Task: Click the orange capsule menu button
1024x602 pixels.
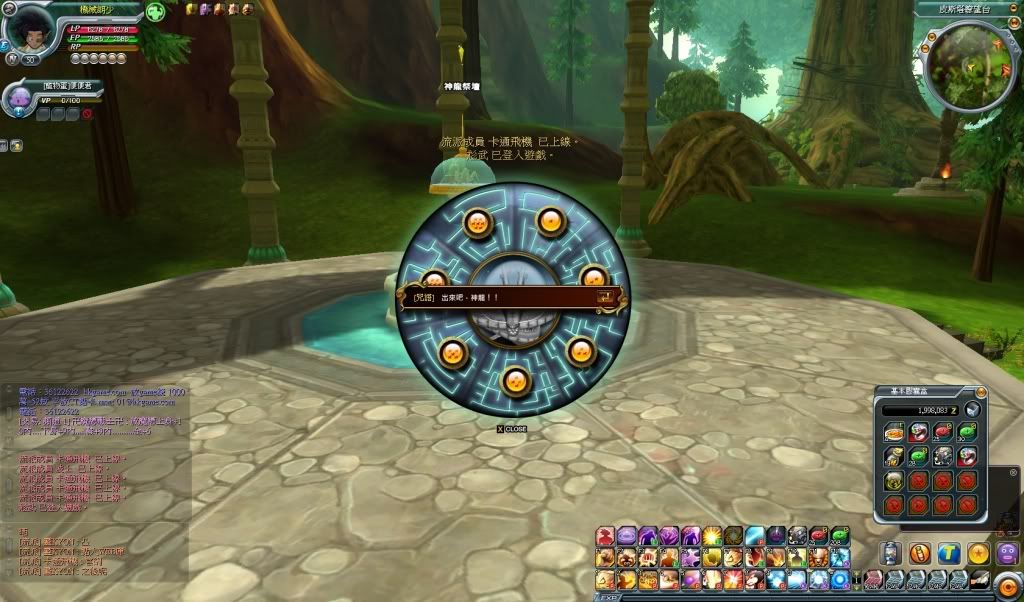Action: (x=920, y=553)
